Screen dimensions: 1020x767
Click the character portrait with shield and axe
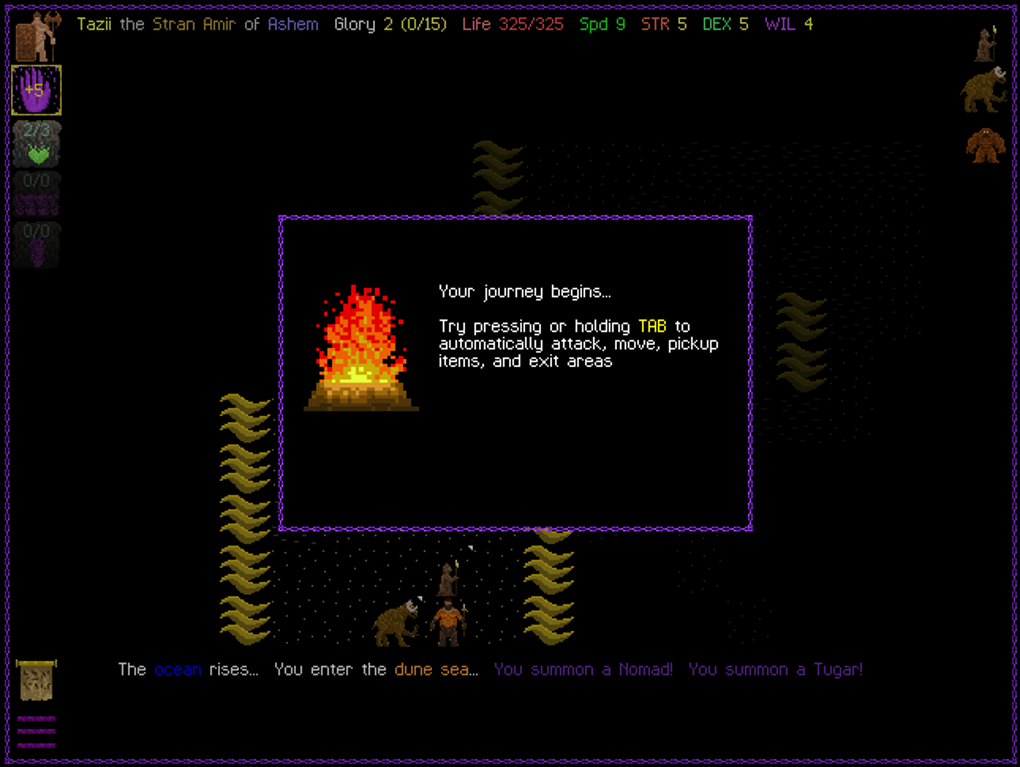(x=36, y=36)
